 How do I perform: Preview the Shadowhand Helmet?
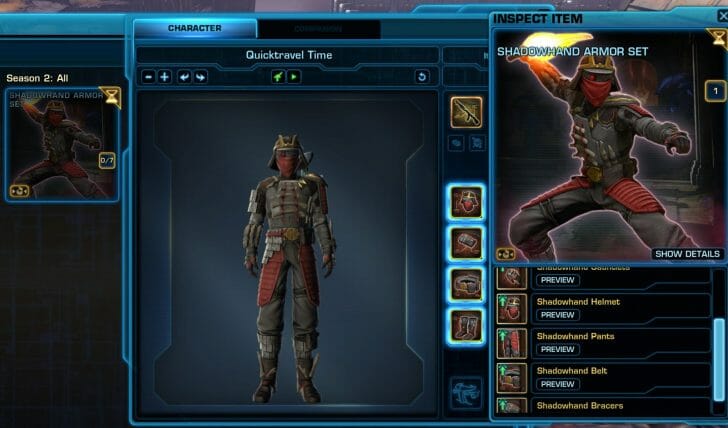tap(557, 315)
